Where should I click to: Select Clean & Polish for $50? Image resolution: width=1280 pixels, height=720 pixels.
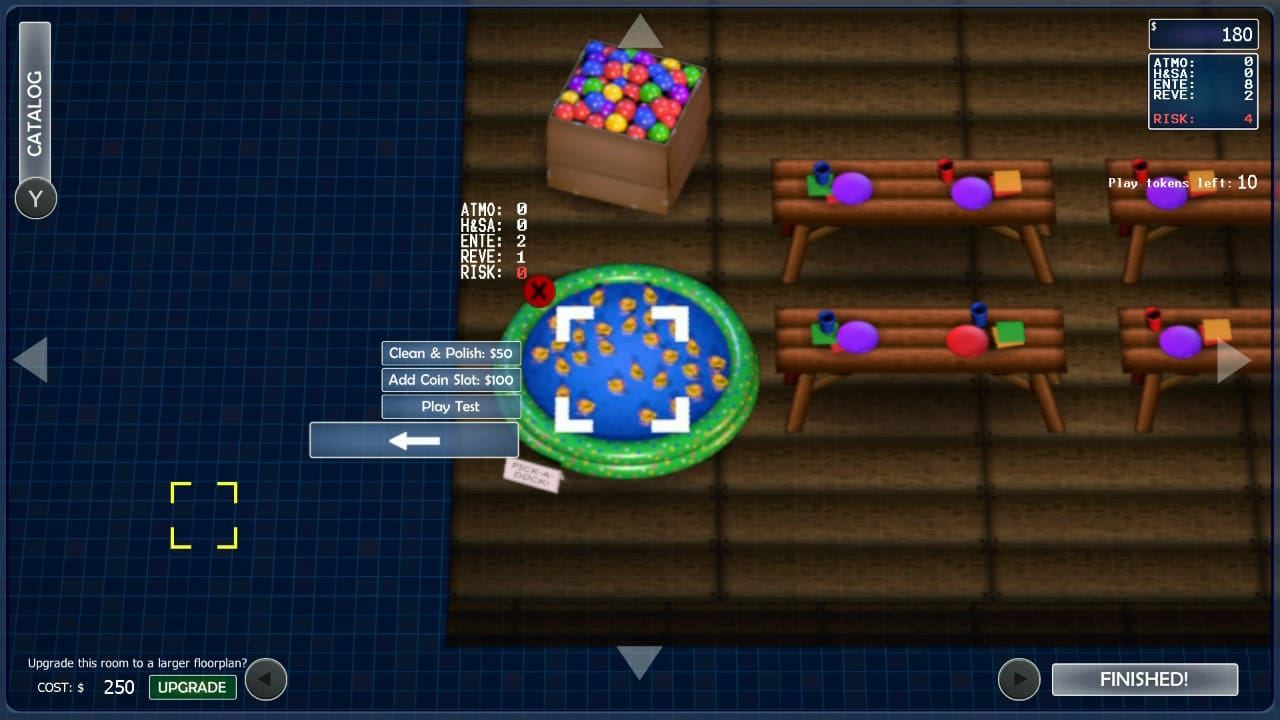click(x=451, y=353)
